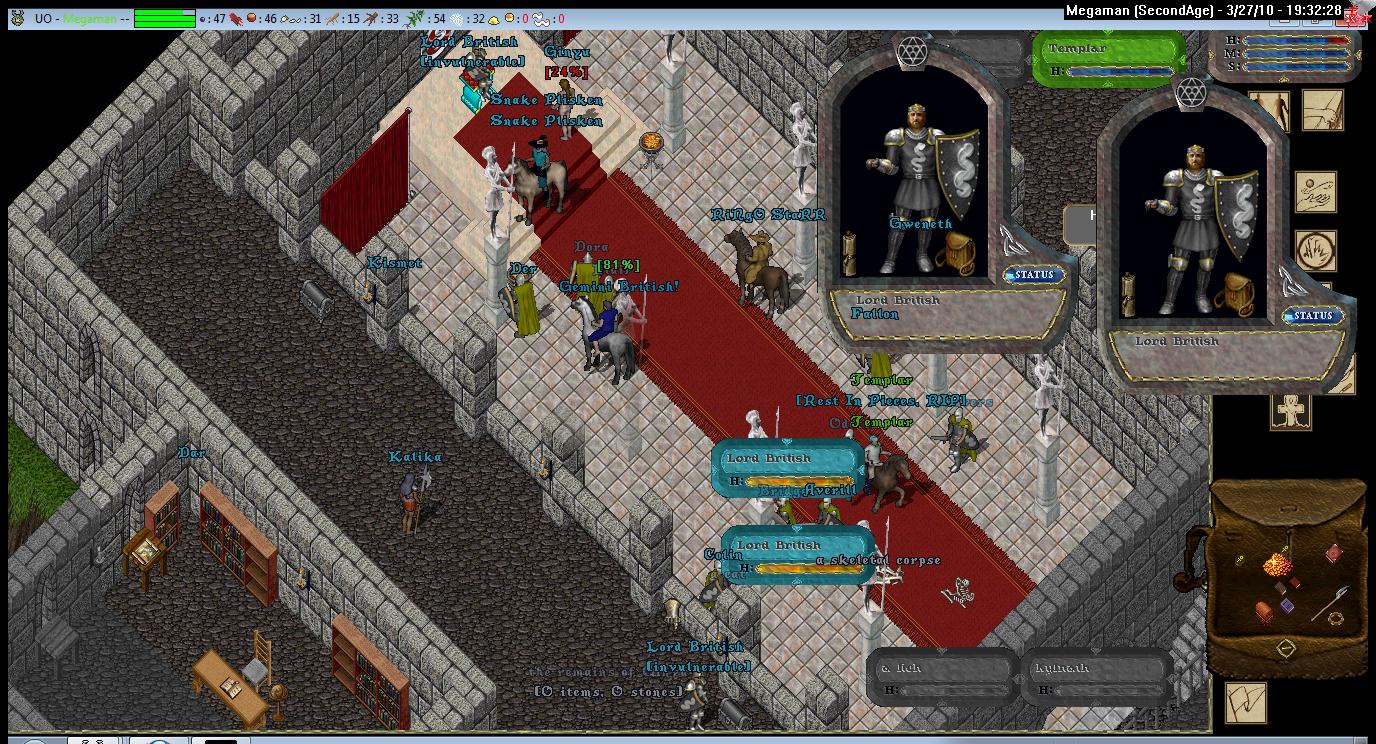Viewport: 1376px width, 744px height.
Task: Click the gray 'a lich' health bar
Action: (x=940, y=677)
